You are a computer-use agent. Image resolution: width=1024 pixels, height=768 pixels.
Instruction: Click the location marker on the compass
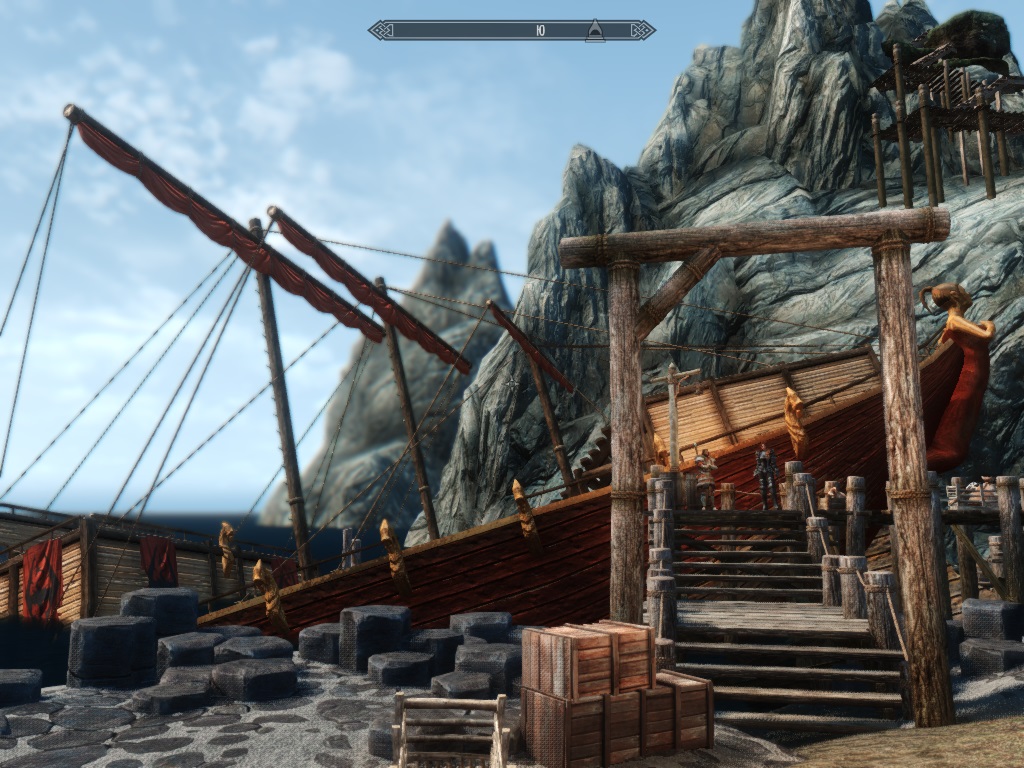(x=594, y=30)
